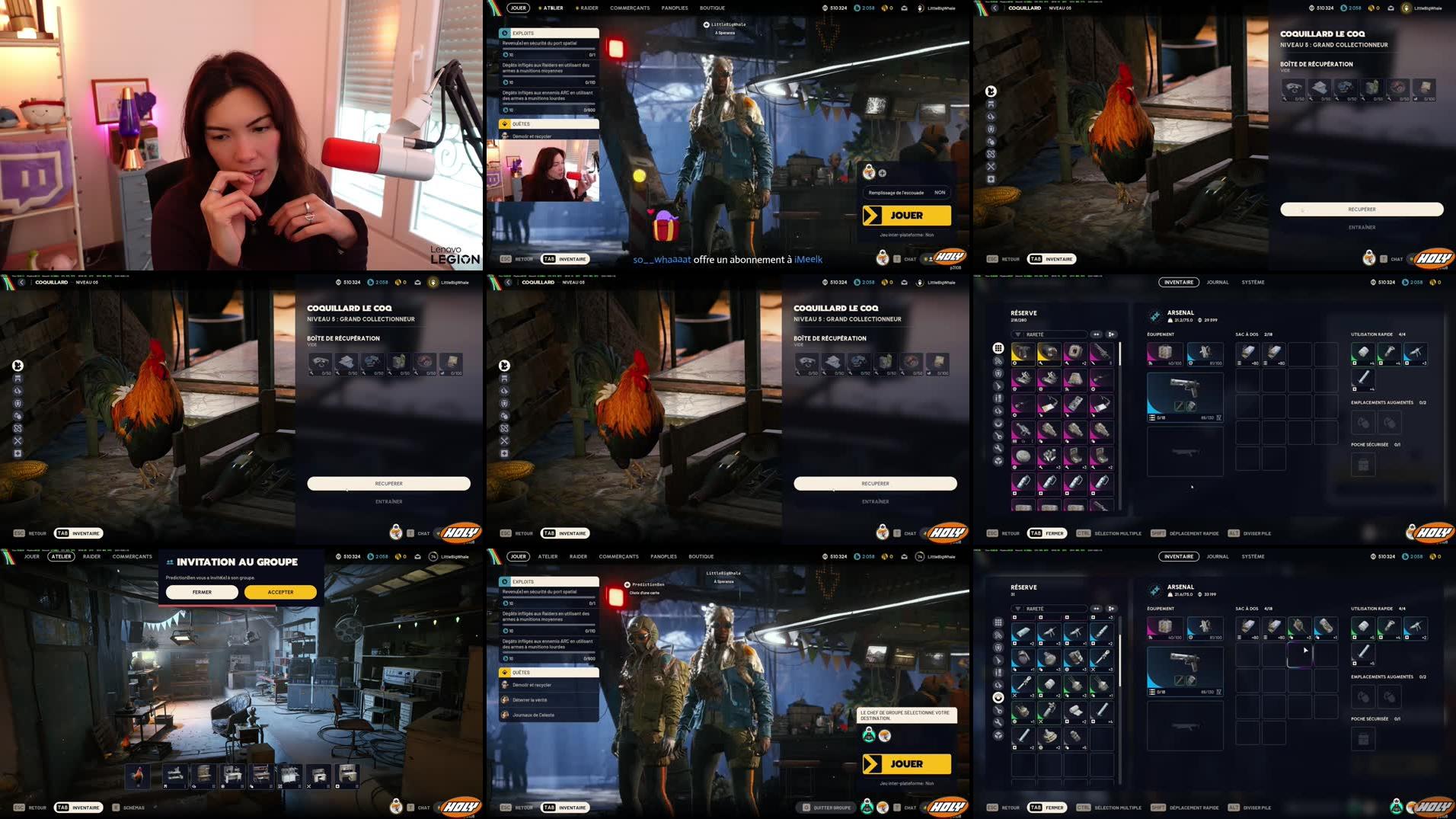Select the shield category filter in the inventory sidebar
The width and height of the screenshot is (1456, 819).
click(998, 373)
